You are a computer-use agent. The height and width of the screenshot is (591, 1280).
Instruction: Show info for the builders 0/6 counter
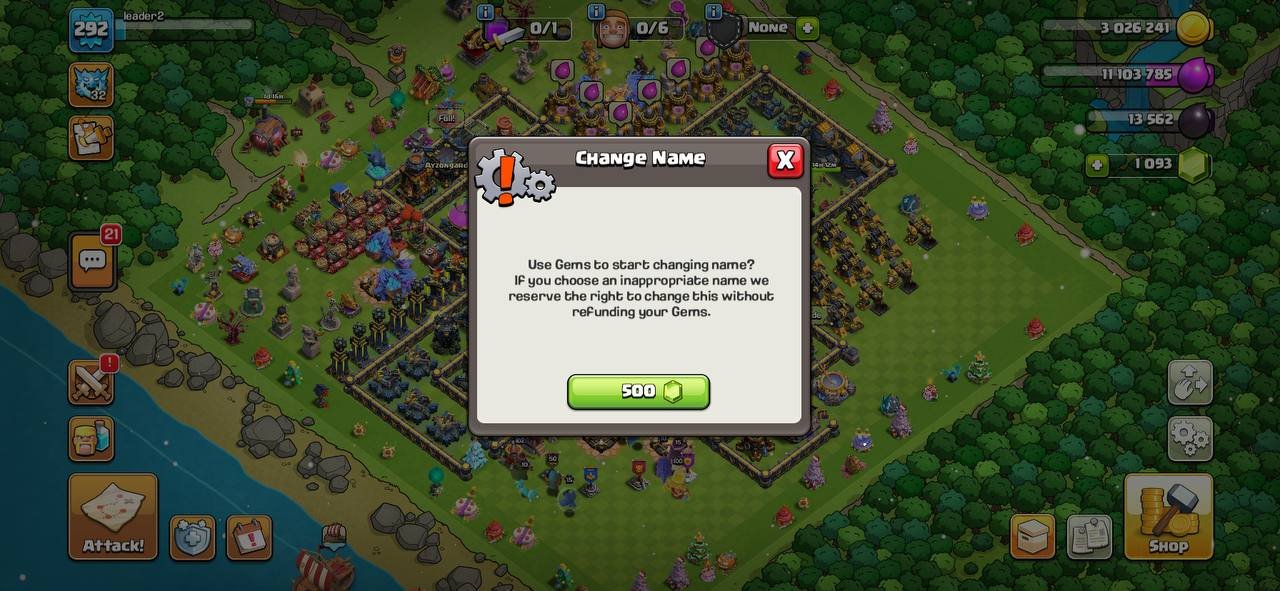(597, 12)
